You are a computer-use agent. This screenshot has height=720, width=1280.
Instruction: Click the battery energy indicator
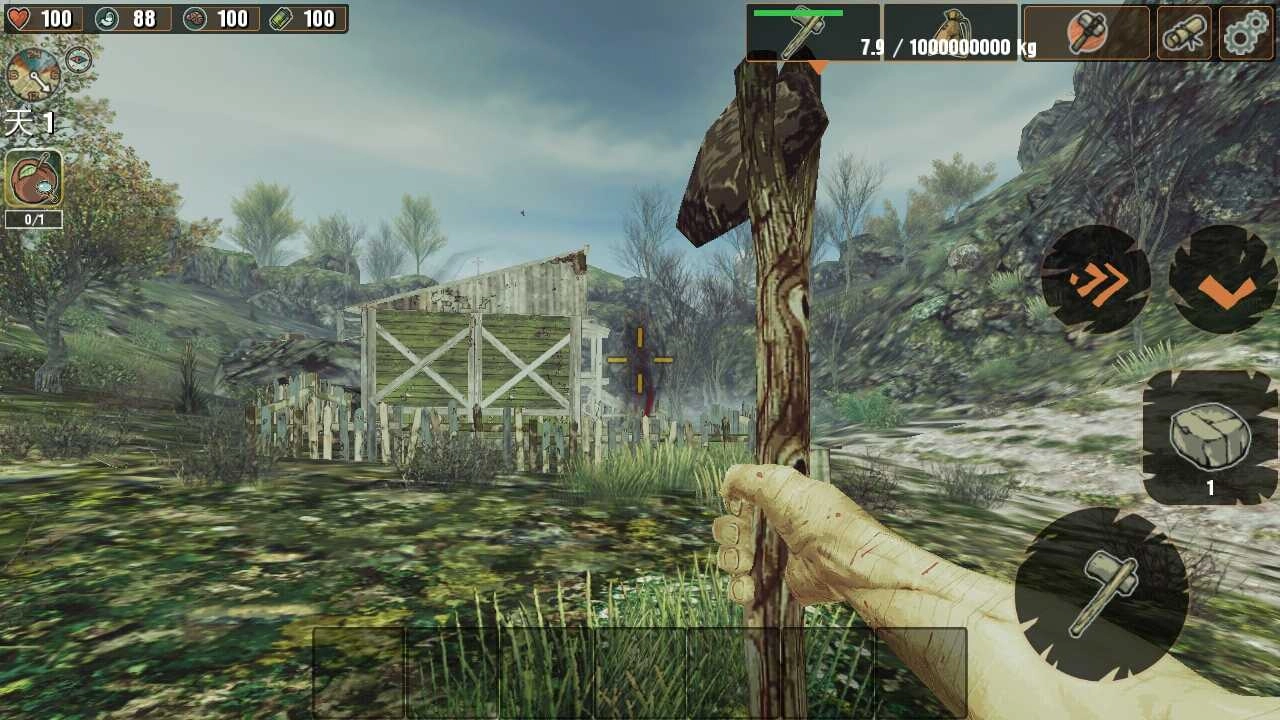coord(282,19)
